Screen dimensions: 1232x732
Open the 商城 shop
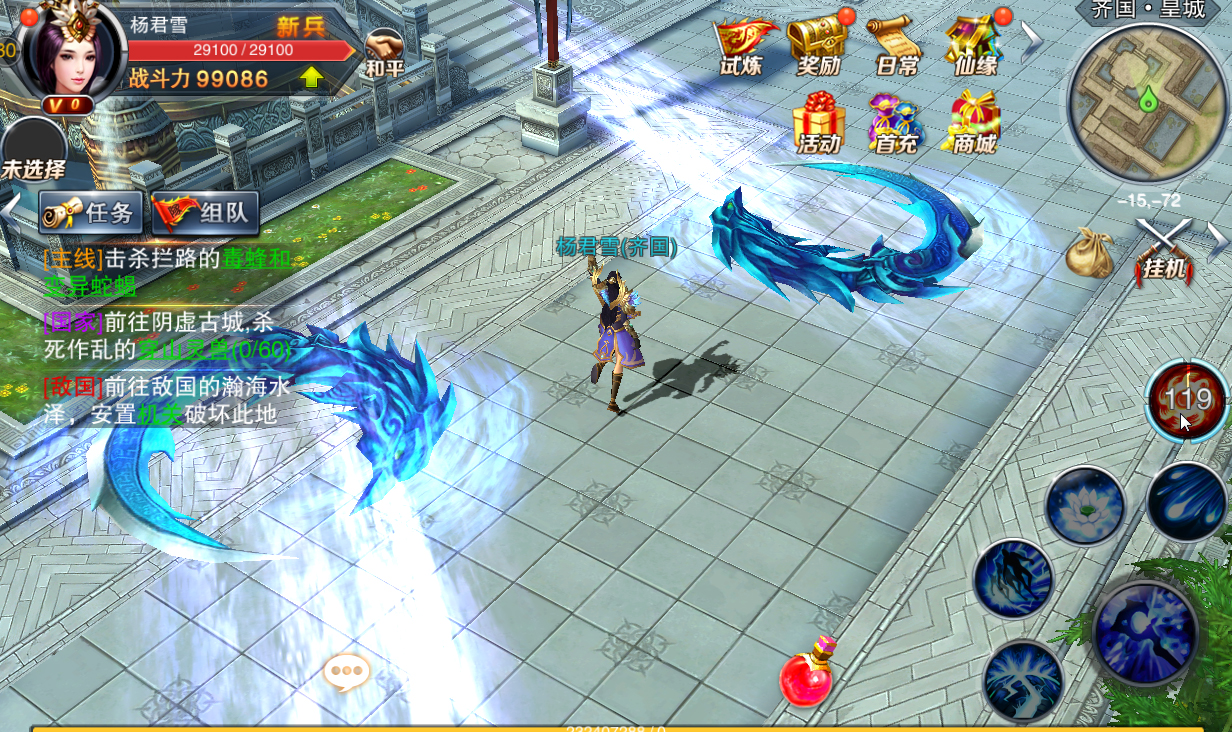click(x=975, y=122)
